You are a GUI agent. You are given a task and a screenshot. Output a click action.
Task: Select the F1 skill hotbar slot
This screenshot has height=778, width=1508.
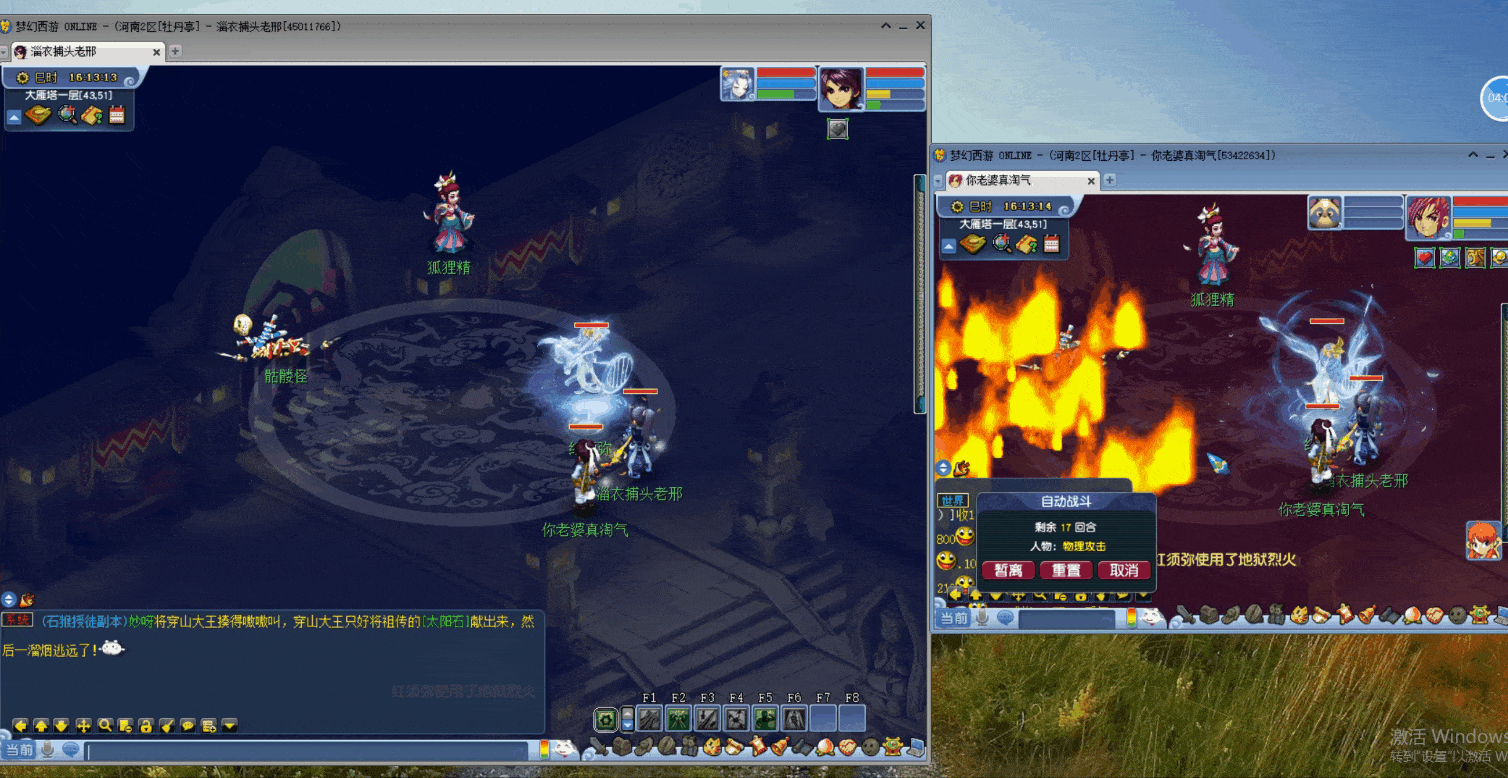point(649,718)
